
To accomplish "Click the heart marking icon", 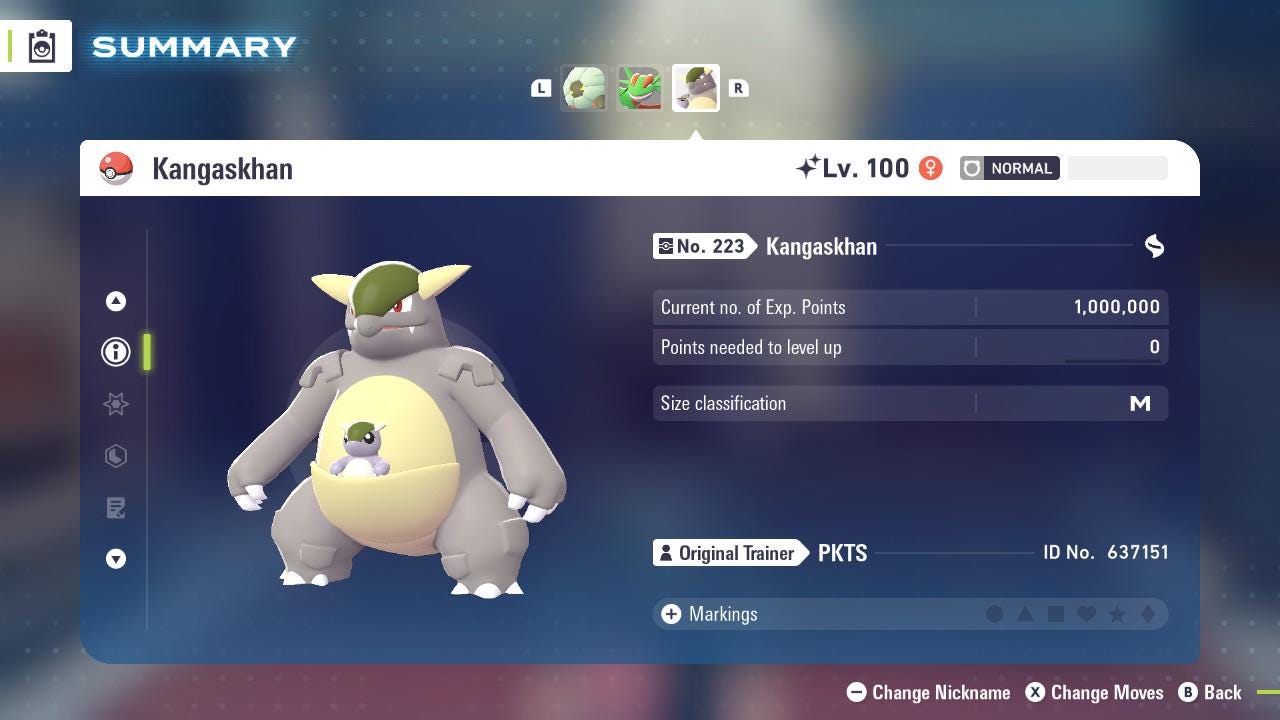I will [x=1086, y=614].
